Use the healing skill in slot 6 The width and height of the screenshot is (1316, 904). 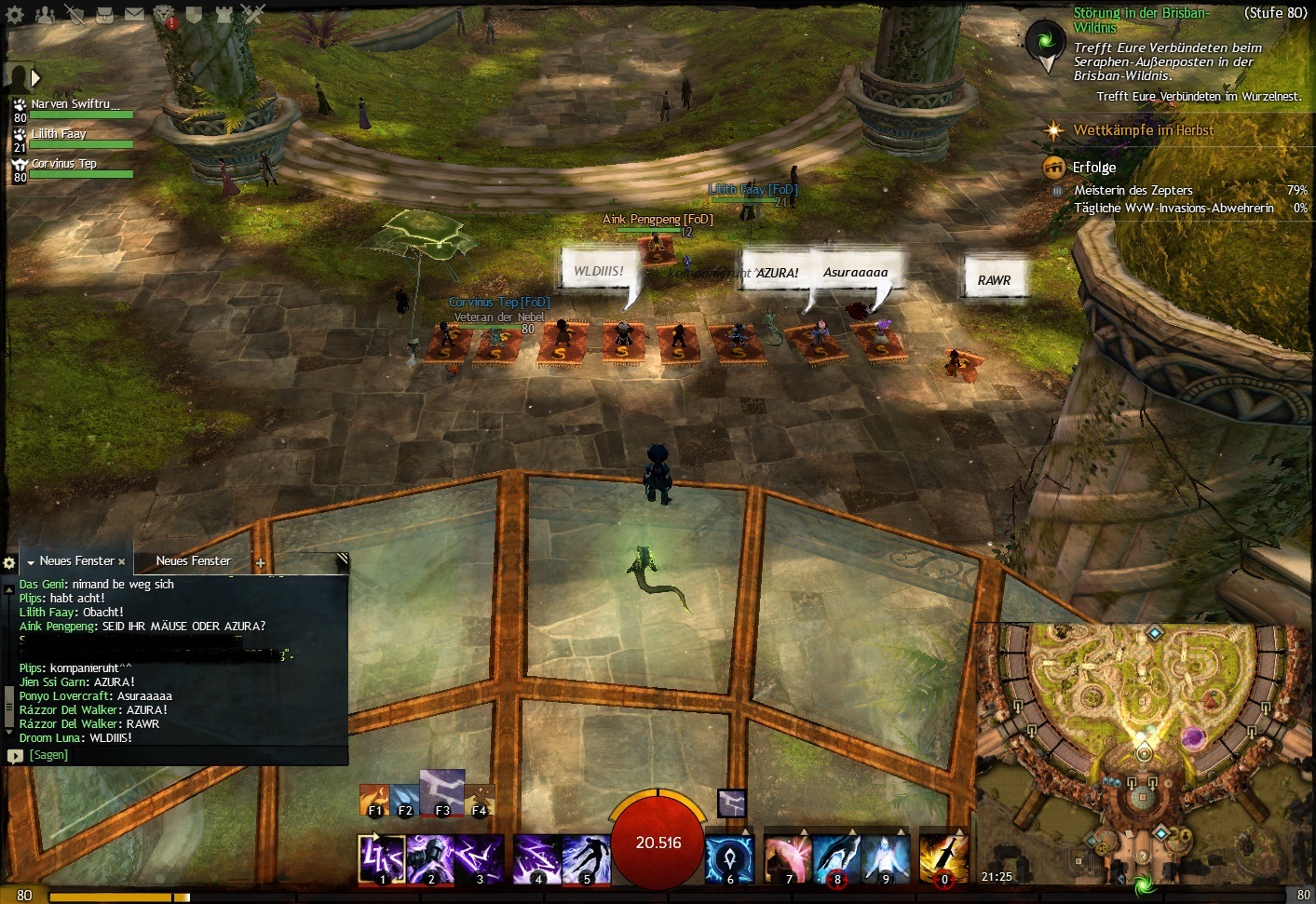(729, 858)
